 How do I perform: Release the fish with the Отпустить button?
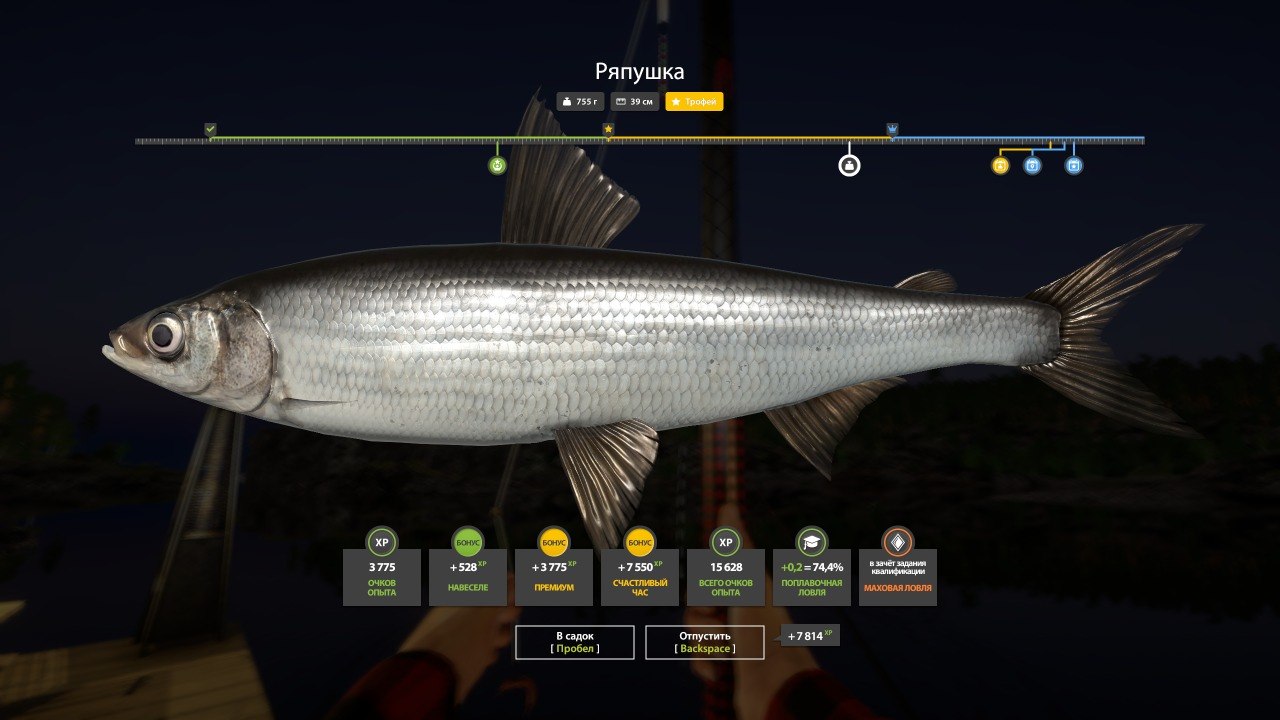click(704, 642)
